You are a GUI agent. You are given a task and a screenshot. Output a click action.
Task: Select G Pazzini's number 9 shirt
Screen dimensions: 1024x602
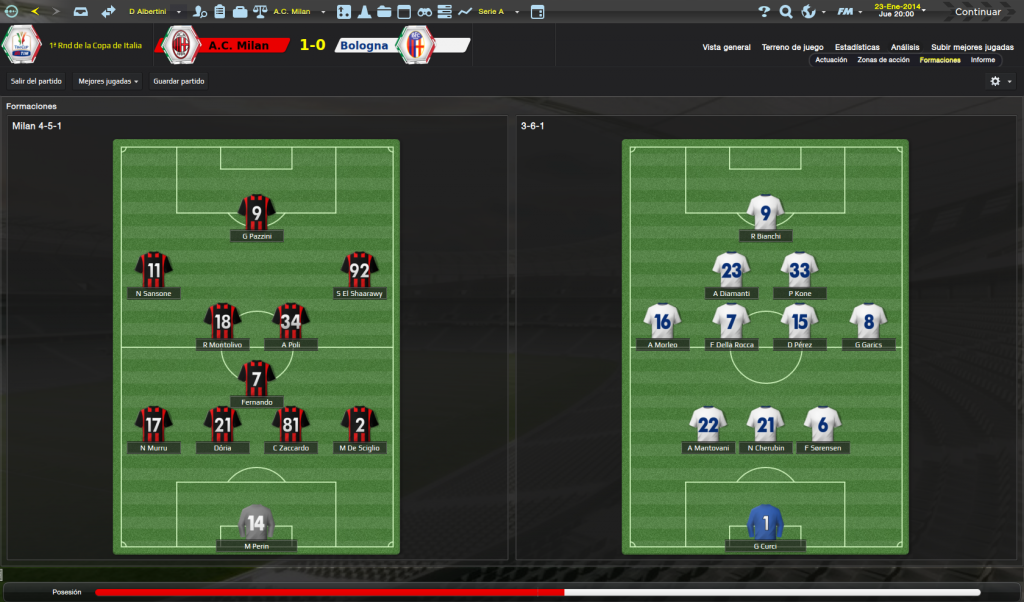pyautogui.click(x=257, y=212)
